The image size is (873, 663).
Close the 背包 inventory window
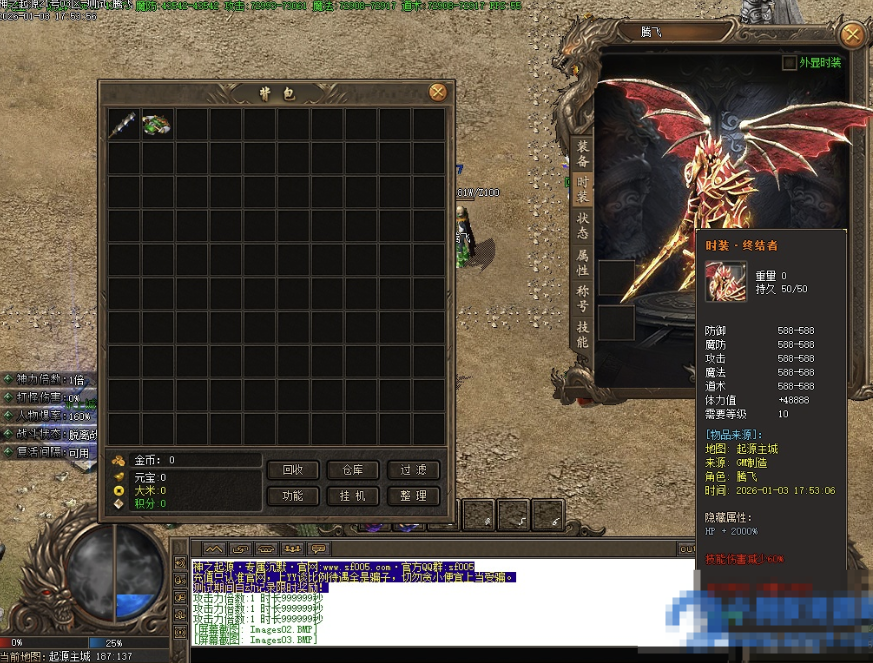[x=437, y=92]
